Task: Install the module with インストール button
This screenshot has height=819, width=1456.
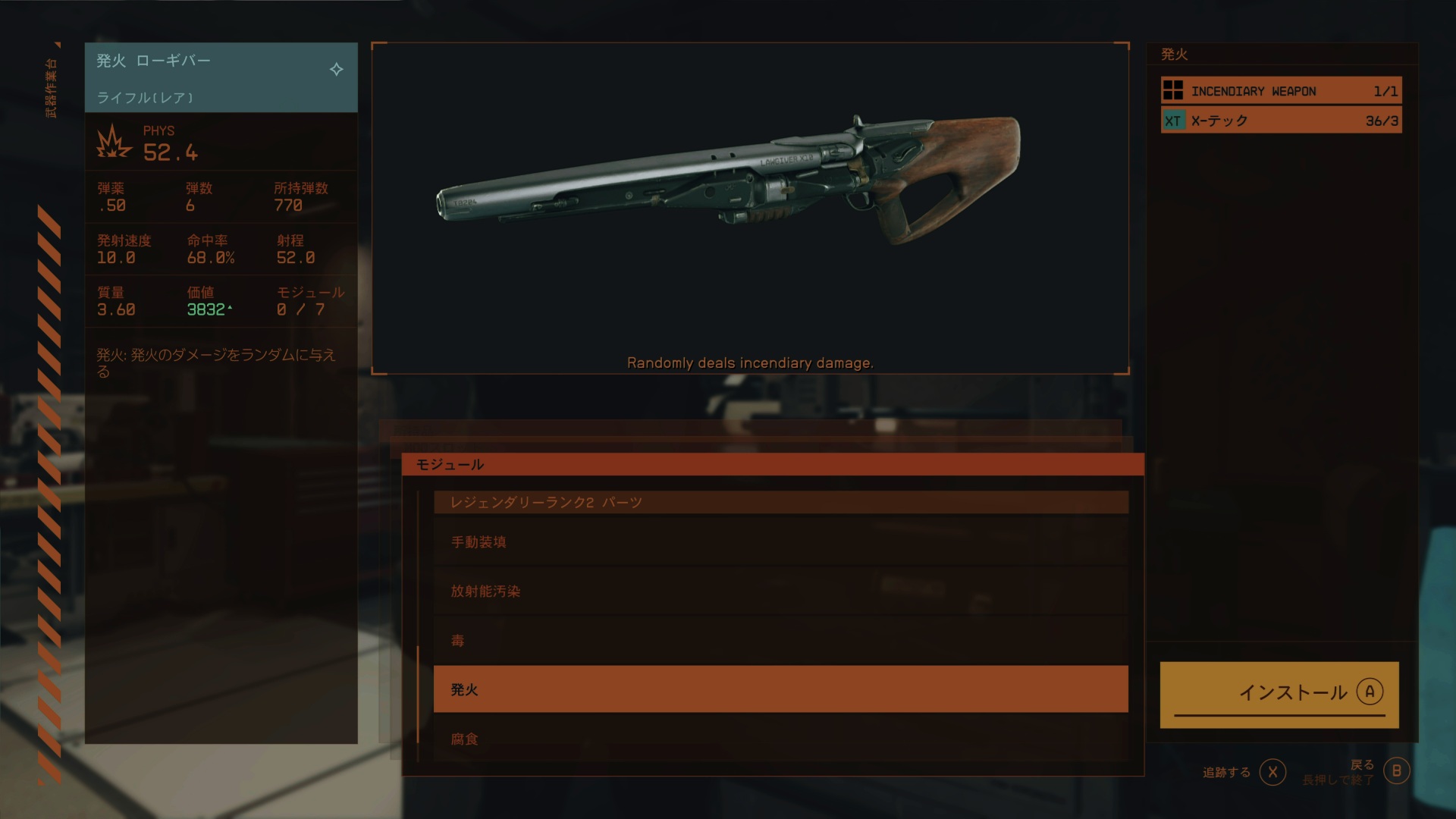Action: coord(1279,693)
